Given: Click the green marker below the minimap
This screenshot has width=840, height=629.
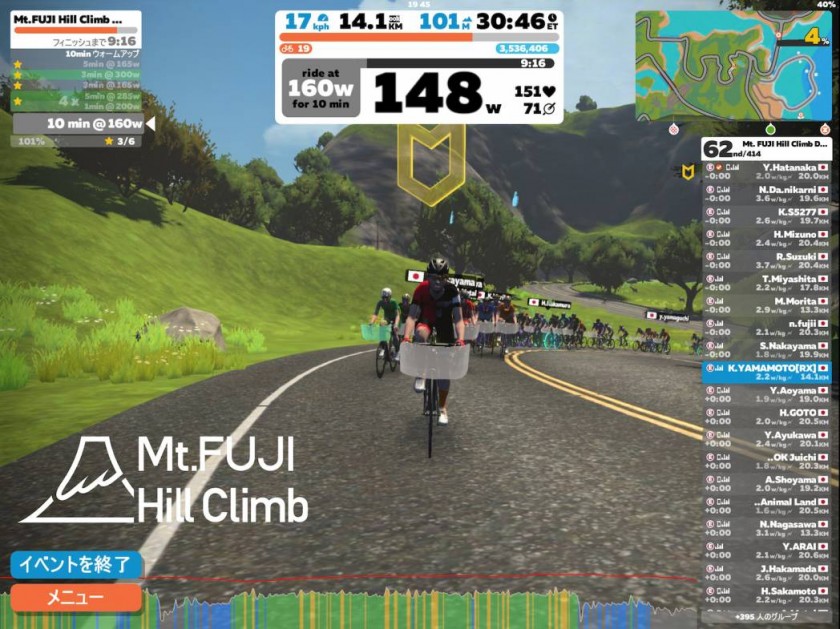Looking at the screenshot, I should tap(770, 129).
